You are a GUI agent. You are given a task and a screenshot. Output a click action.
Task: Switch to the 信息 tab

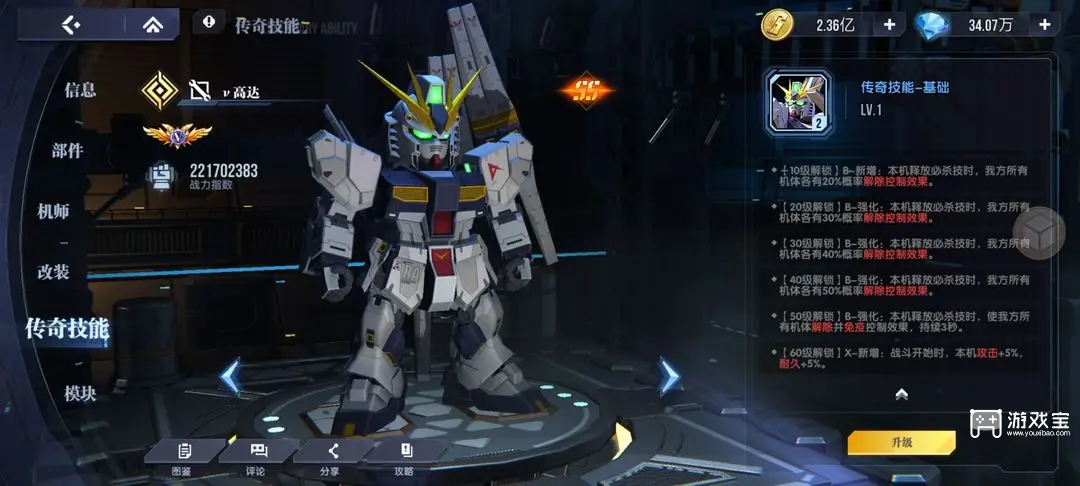(x=80, y=90)
